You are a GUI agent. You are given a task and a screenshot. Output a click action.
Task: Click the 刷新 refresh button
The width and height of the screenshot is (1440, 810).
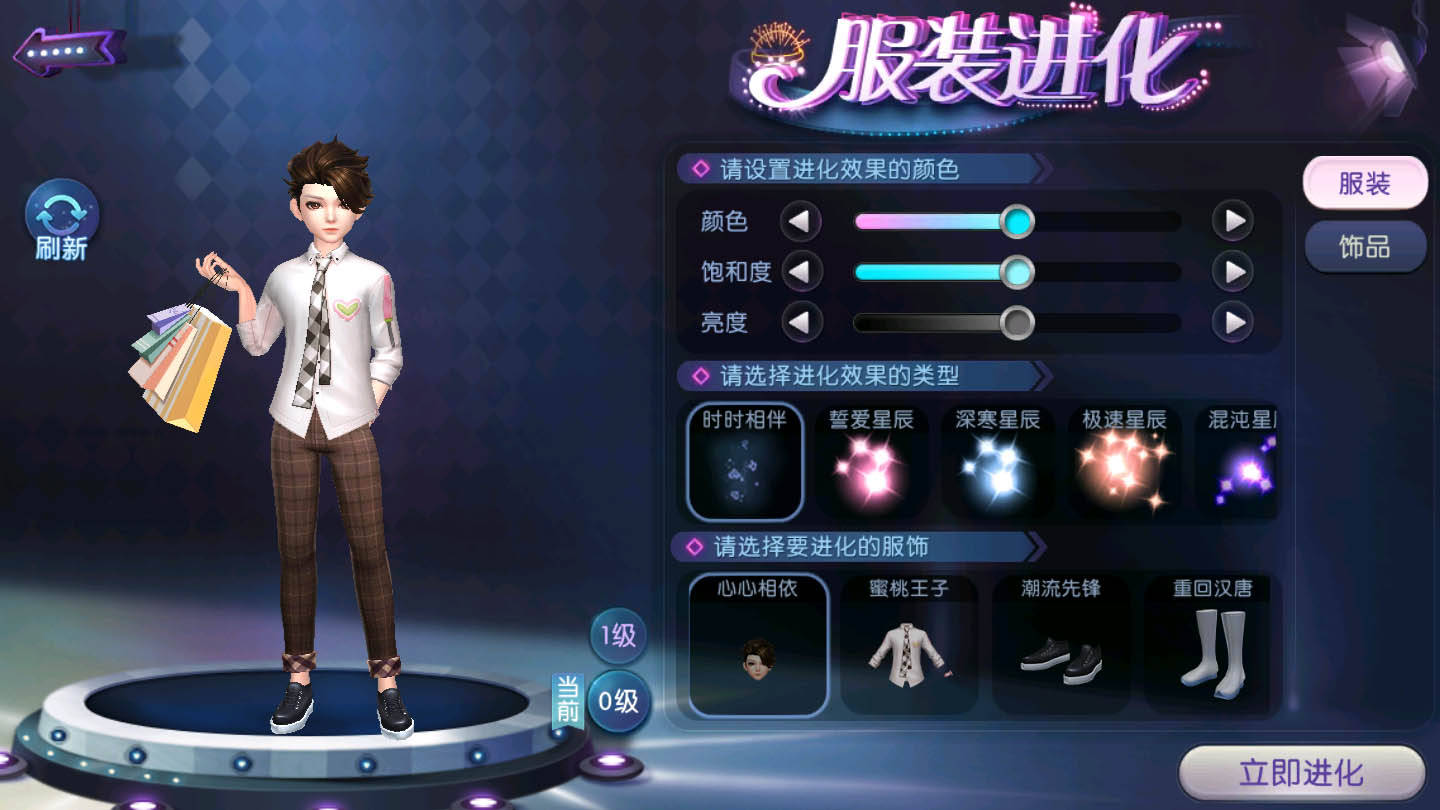tap(62, 221)
